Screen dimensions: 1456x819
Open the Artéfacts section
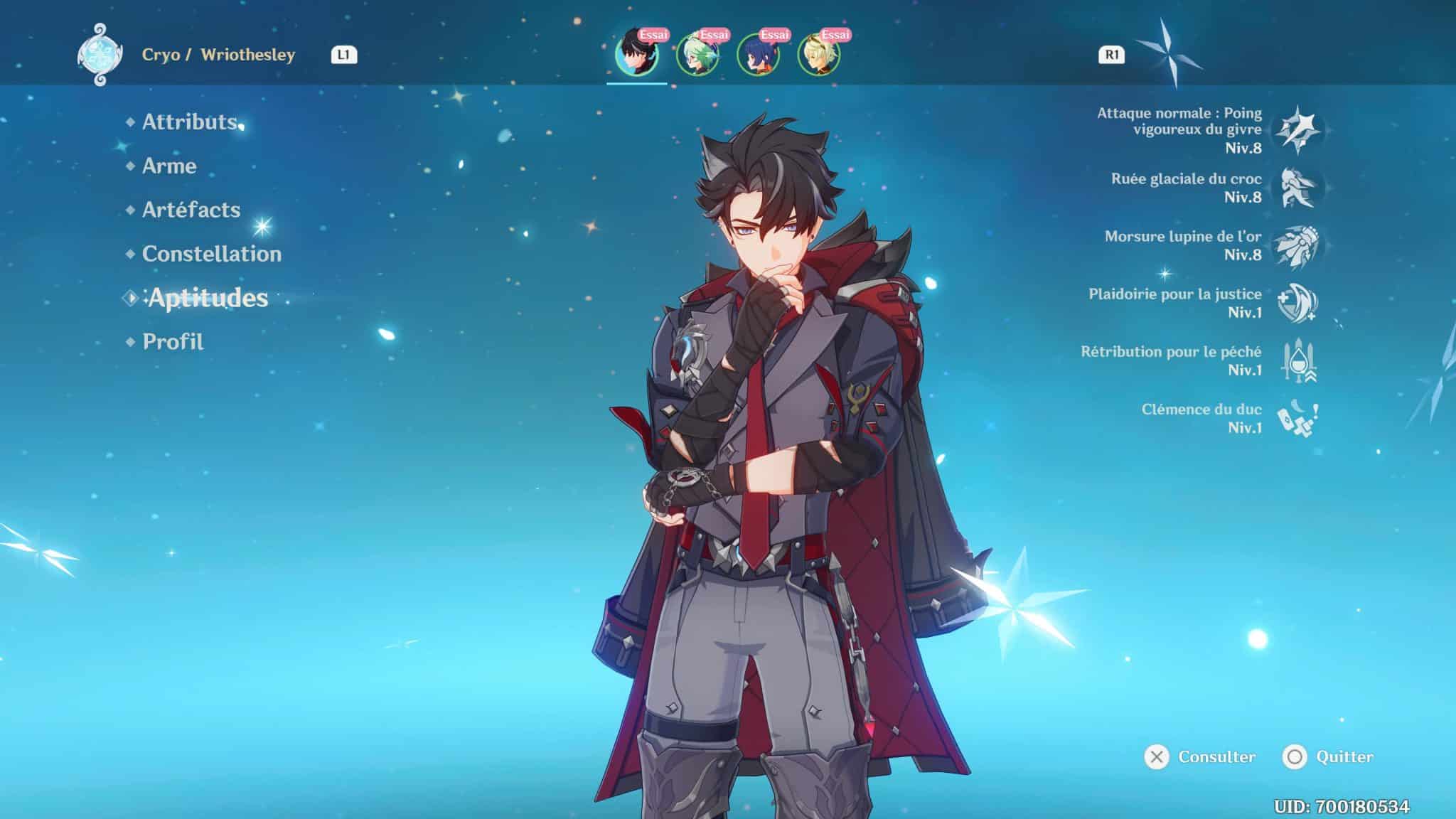[191, 210]
